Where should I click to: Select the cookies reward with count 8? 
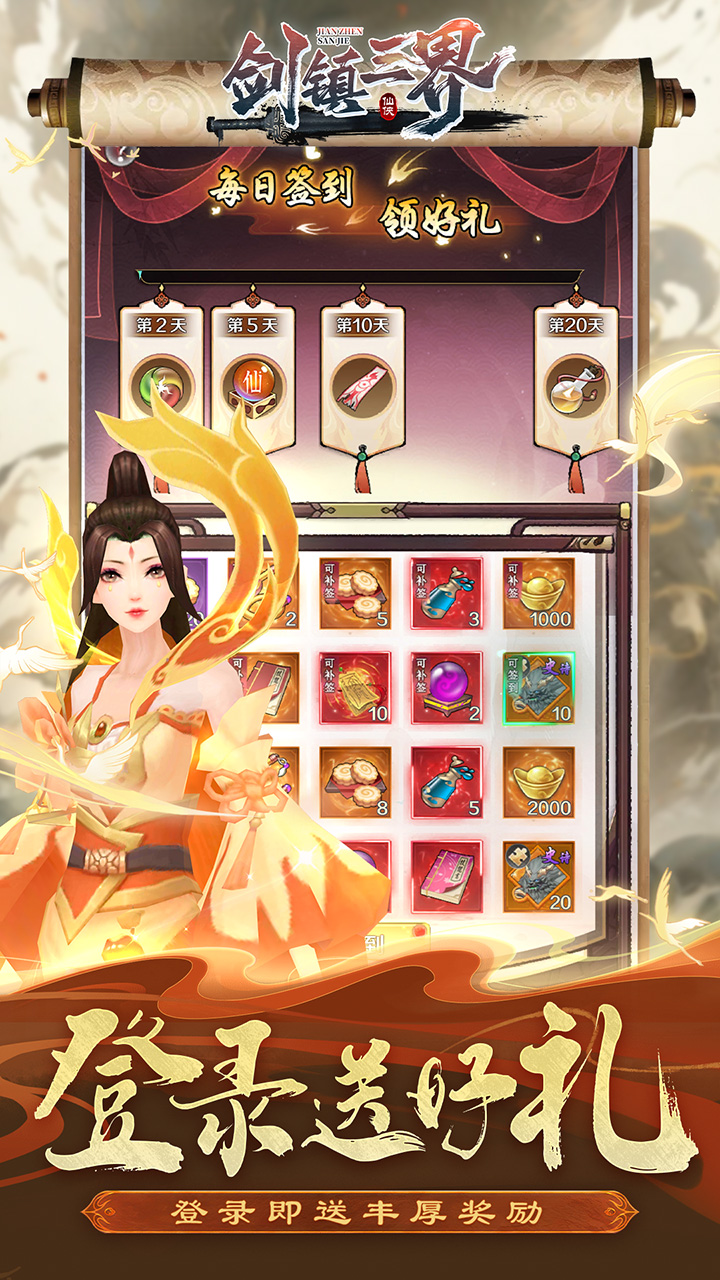(x=355, y=782)
